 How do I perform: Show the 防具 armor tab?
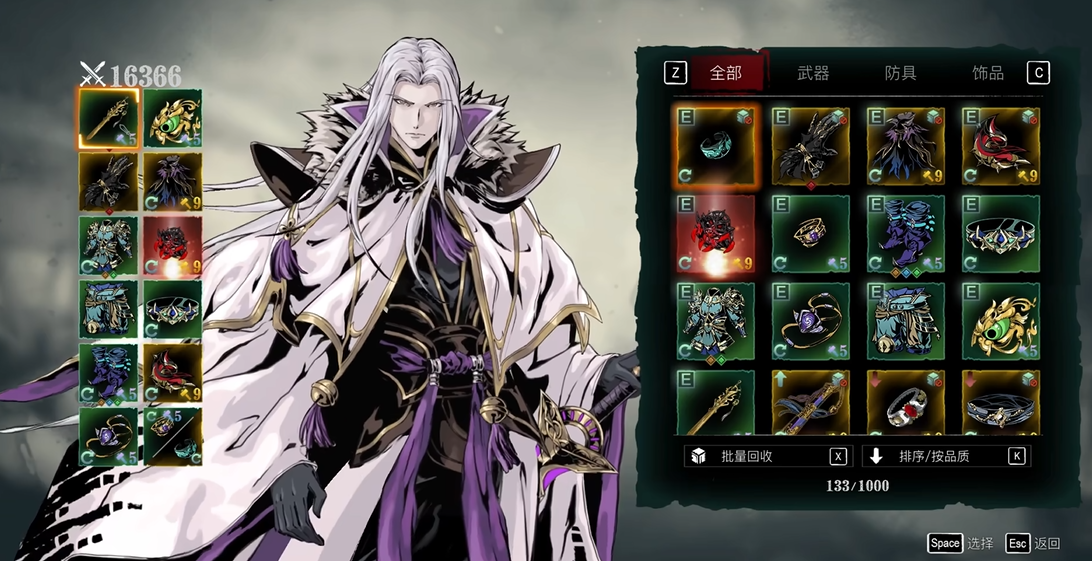click(900, 73)
